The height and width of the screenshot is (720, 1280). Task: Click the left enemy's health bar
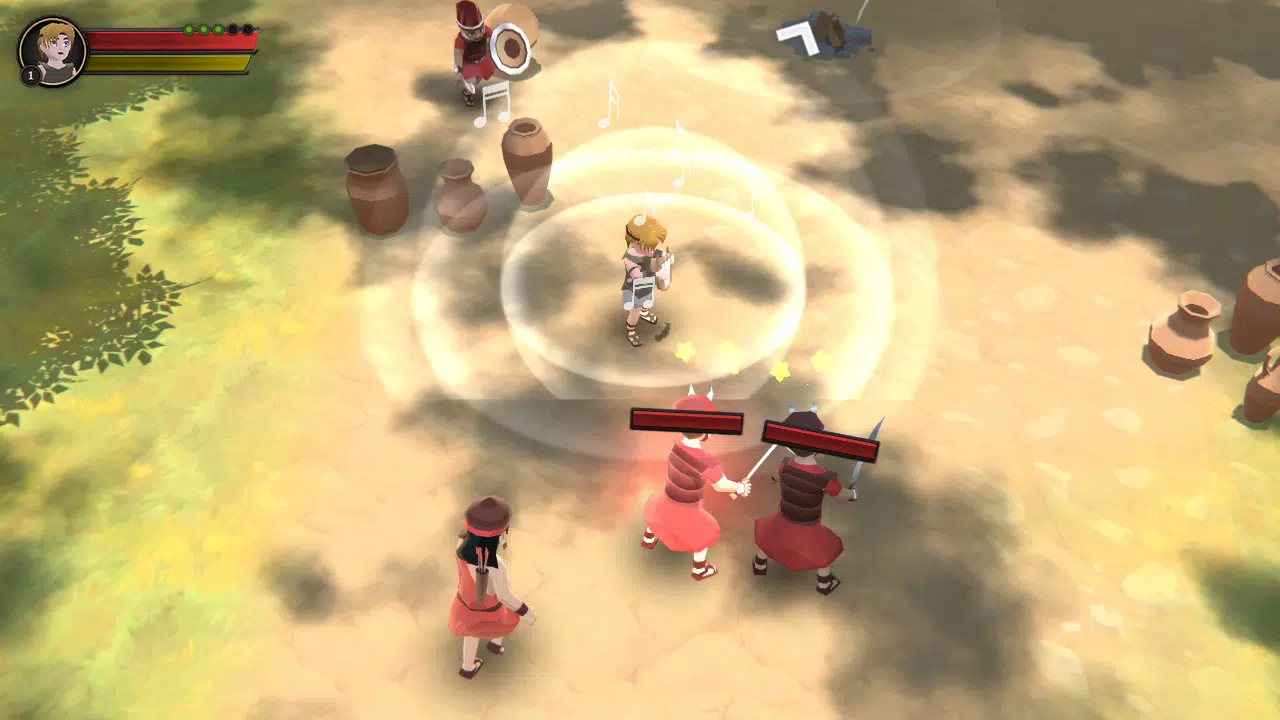tap(685, 420)
